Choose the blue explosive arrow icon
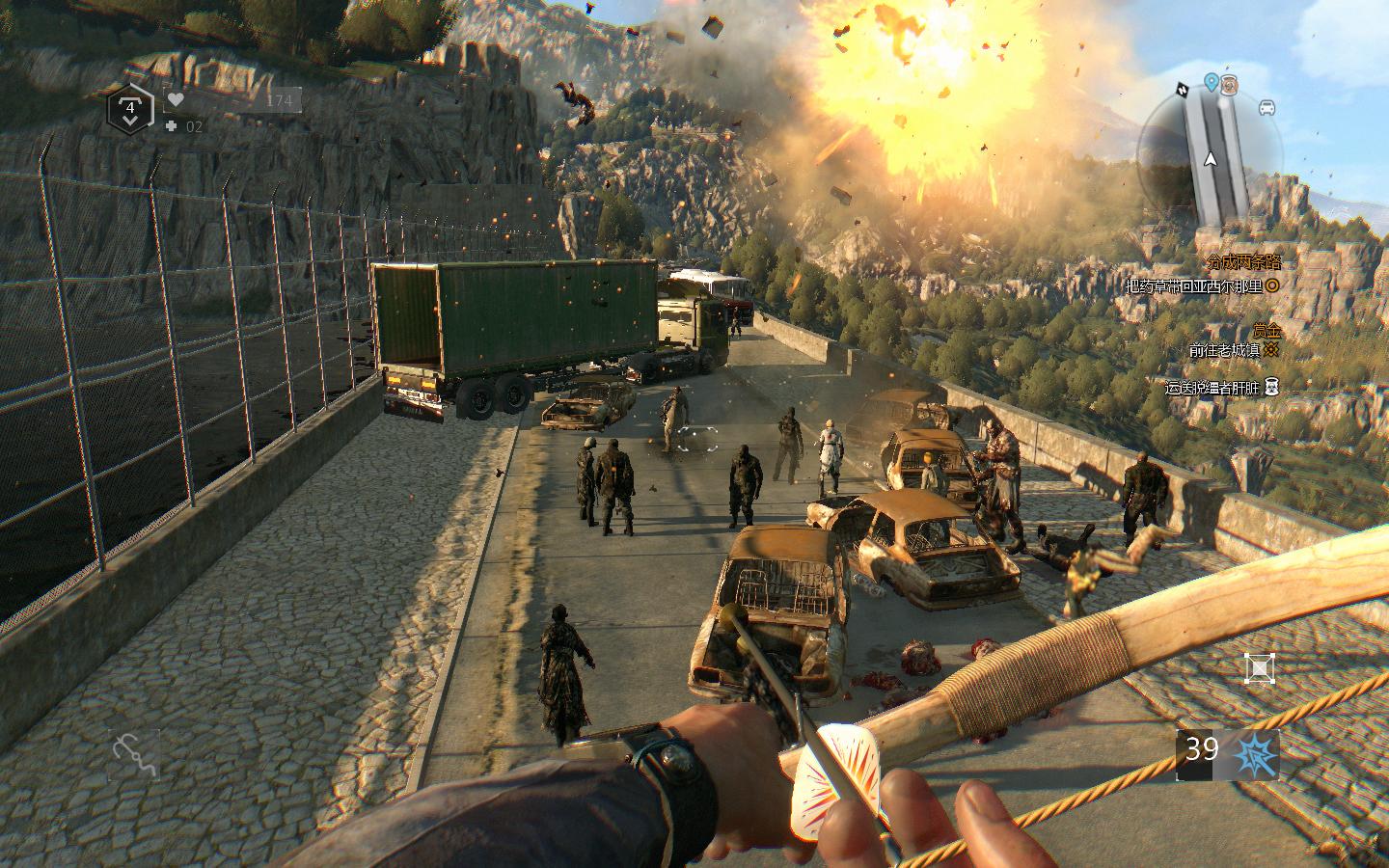Viewport: 1389px width, 868px height. click(x=1258, y=754)
